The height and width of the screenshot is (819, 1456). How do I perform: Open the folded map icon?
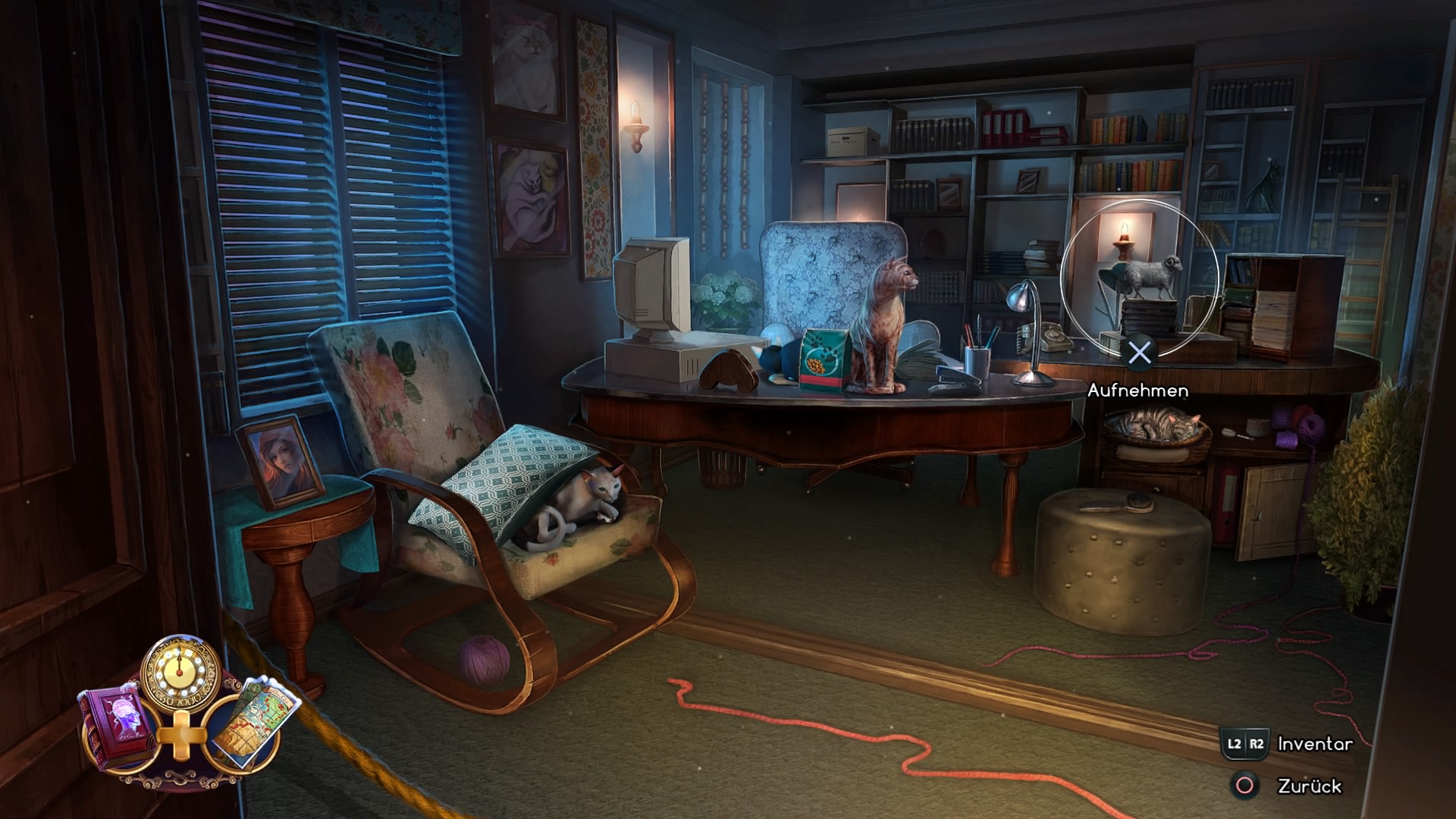click(250, 723)
